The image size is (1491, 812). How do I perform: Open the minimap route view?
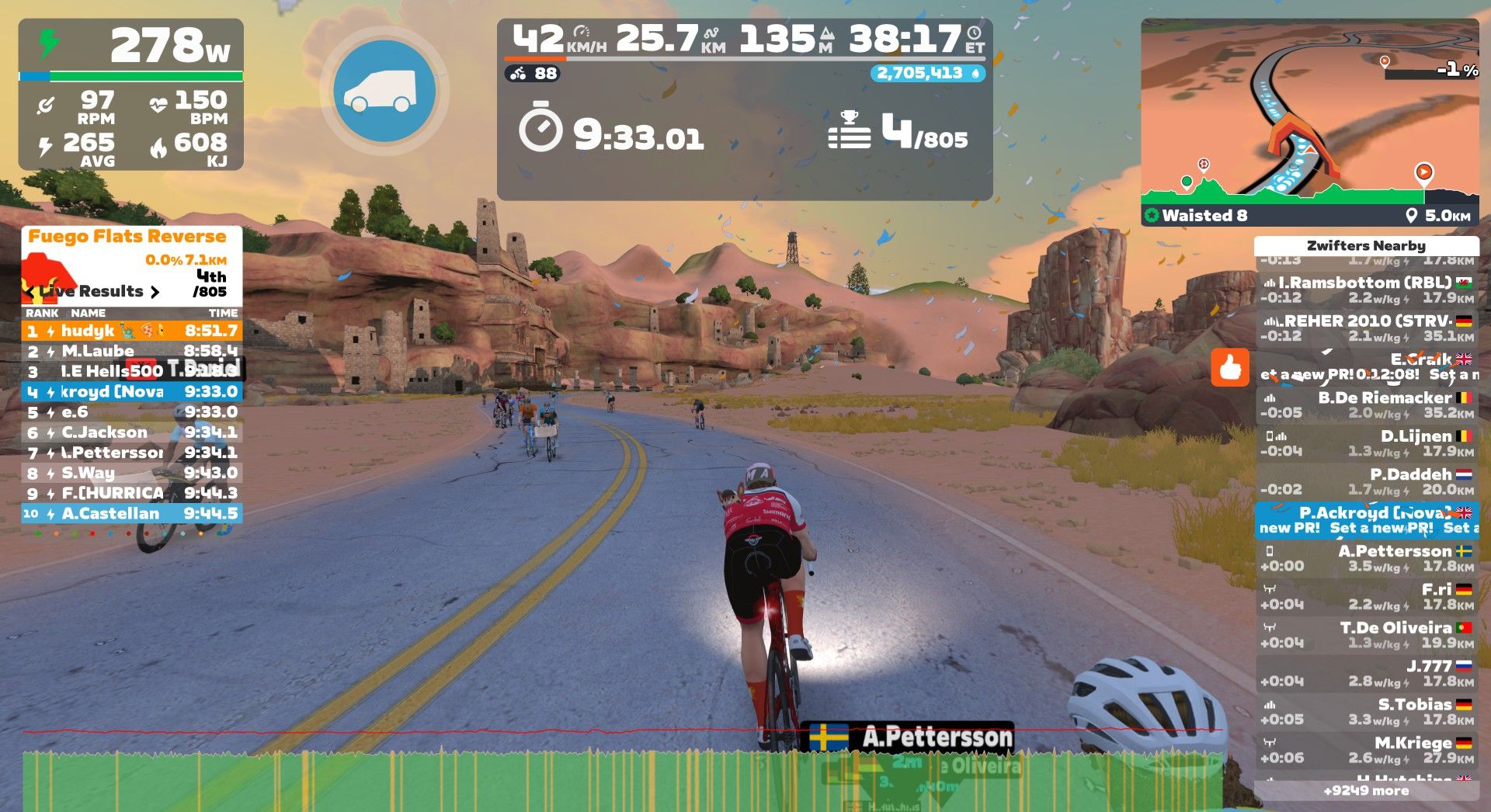(1309, 113)
